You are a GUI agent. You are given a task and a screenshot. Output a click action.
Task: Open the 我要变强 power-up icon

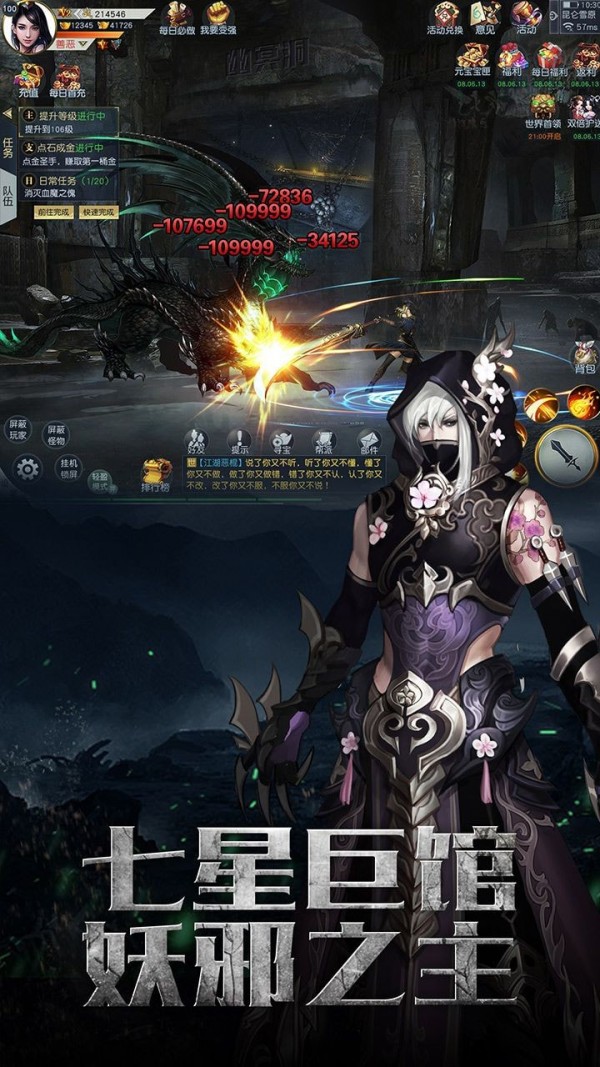(218, 16)
